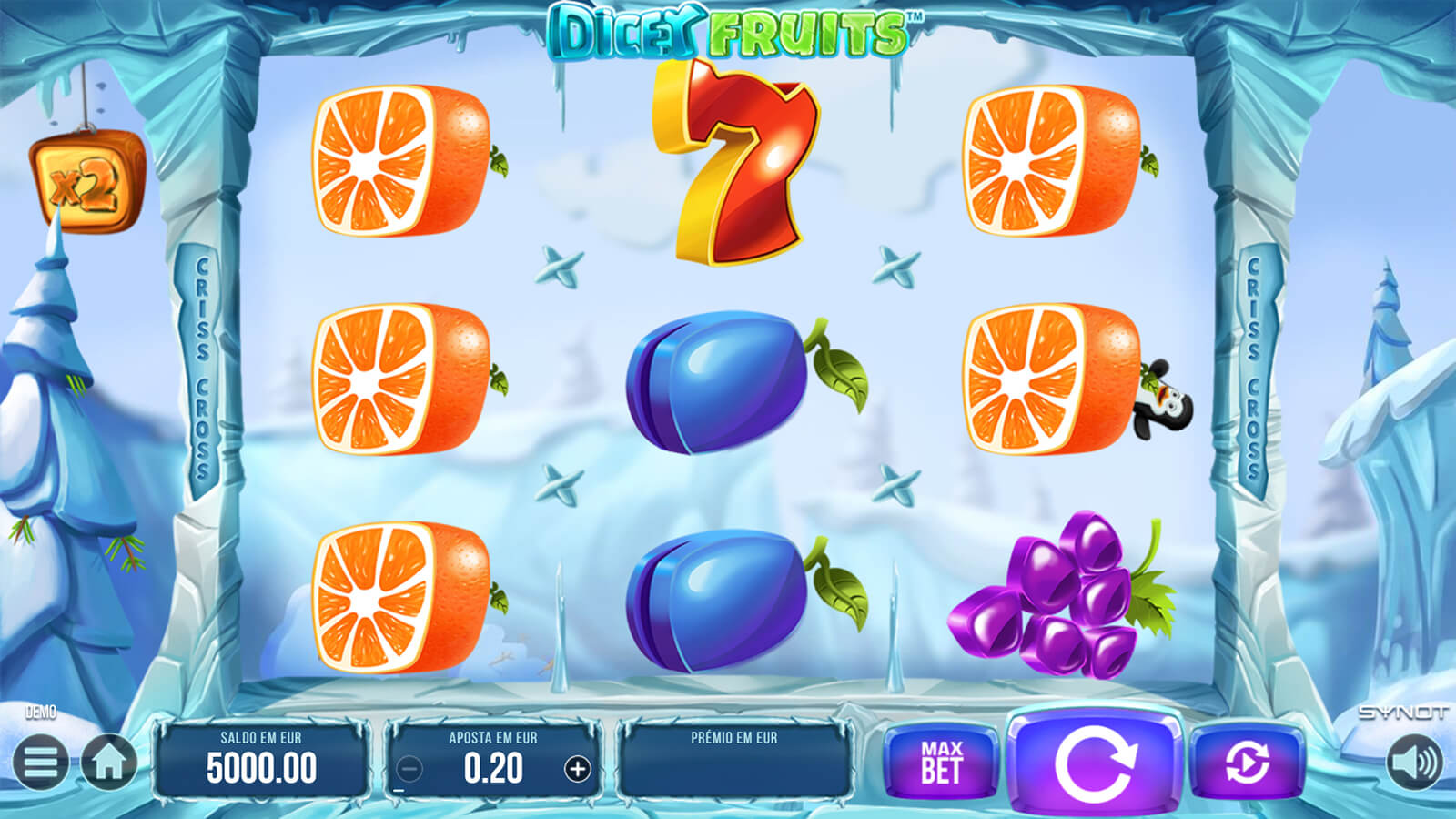The image size is (1456, 819).
Task: Toggle the sound speaker icon
Action: point(1415,763)
